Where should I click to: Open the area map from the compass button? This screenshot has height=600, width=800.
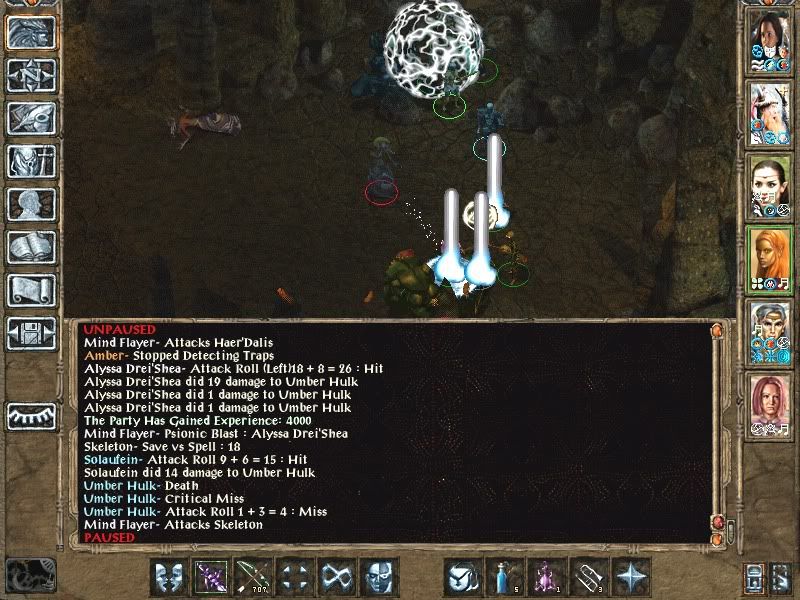(31, 75)
